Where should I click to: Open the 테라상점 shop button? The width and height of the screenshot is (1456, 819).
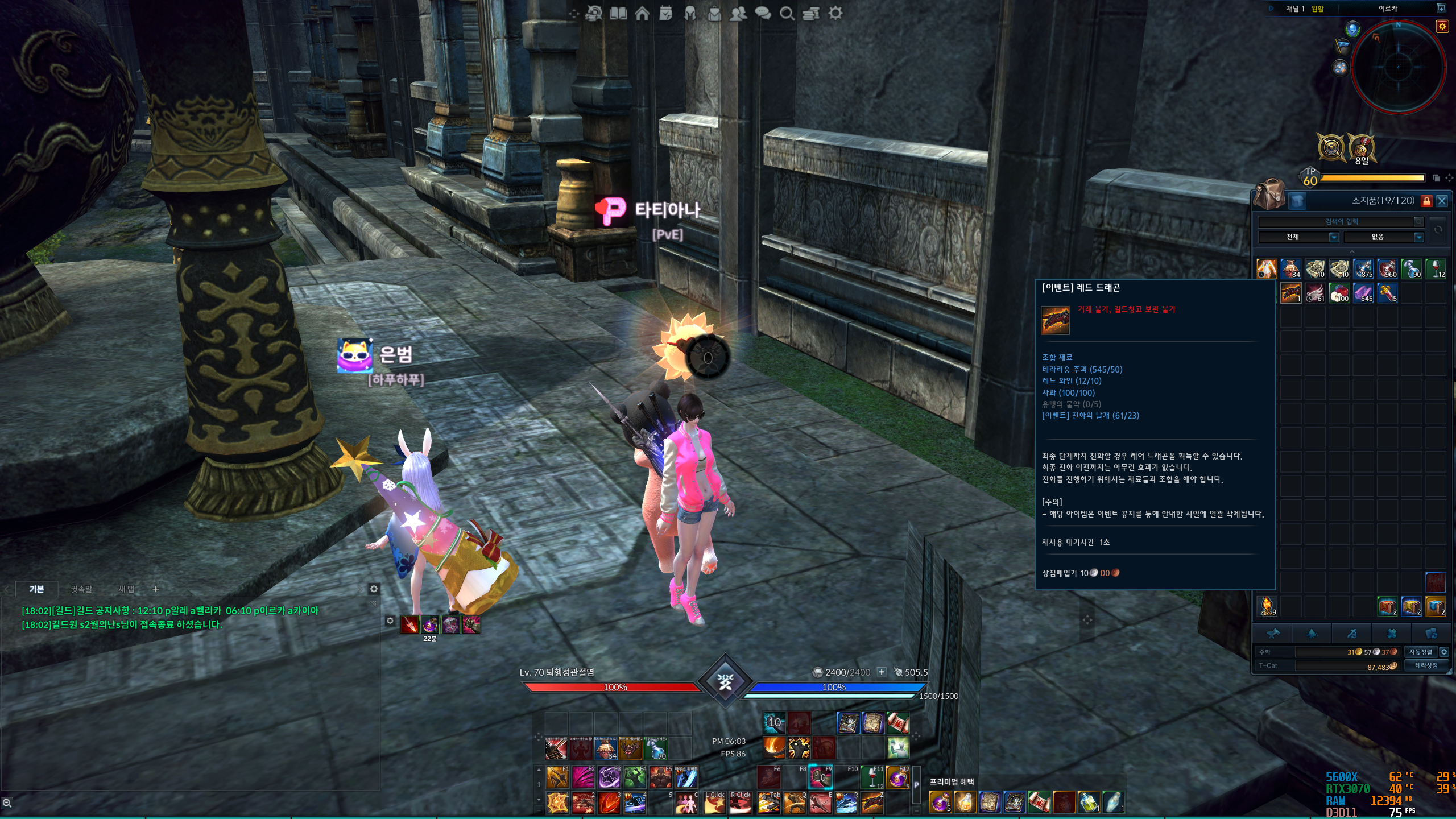pos(1426,665)
